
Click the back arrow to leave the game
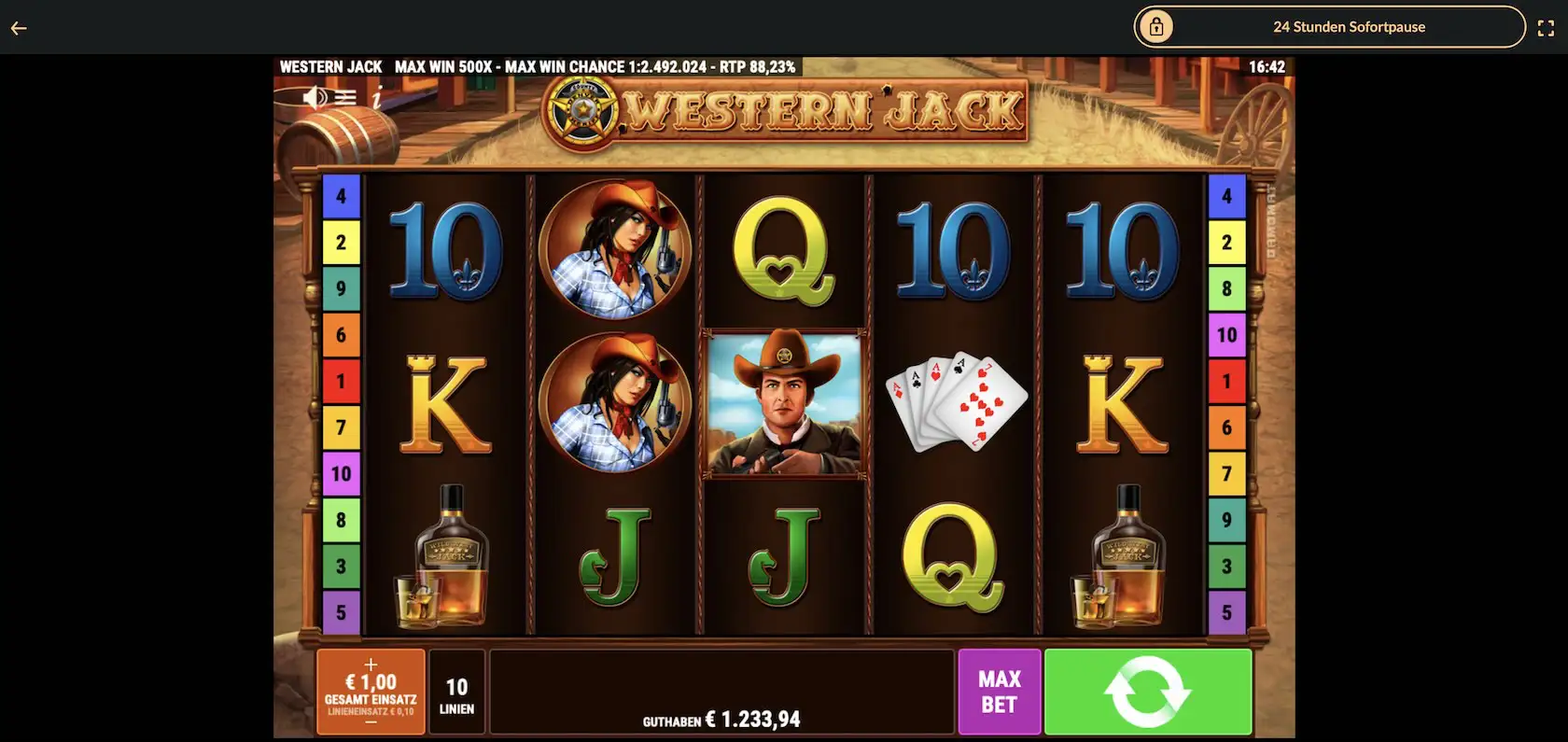point(18,27)
